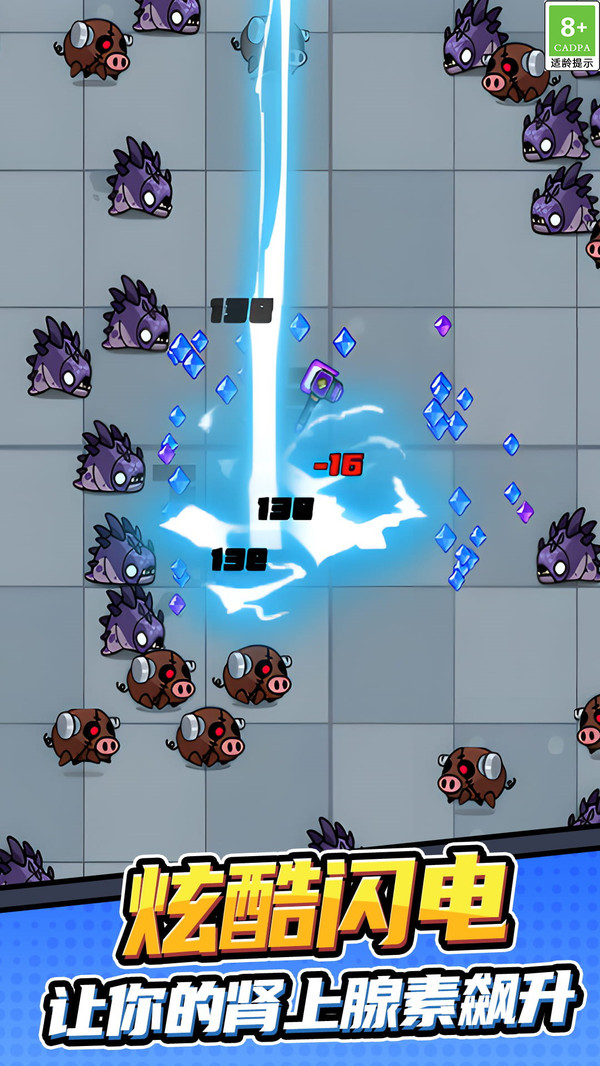Open the CADPA 8+ age rating notice

click(571, 36)
